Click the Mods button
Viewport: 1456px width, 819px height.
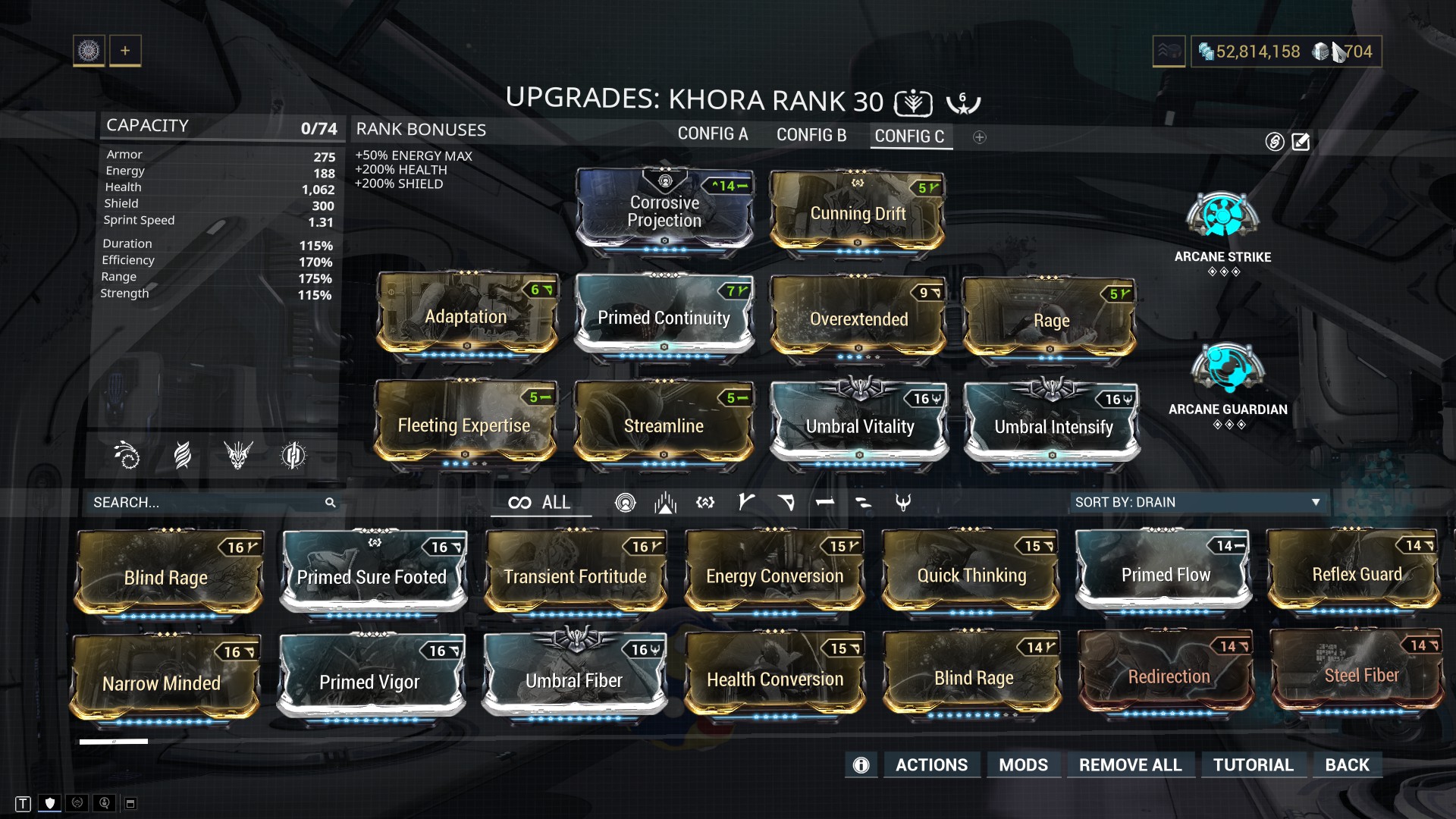click(1023, 764)
